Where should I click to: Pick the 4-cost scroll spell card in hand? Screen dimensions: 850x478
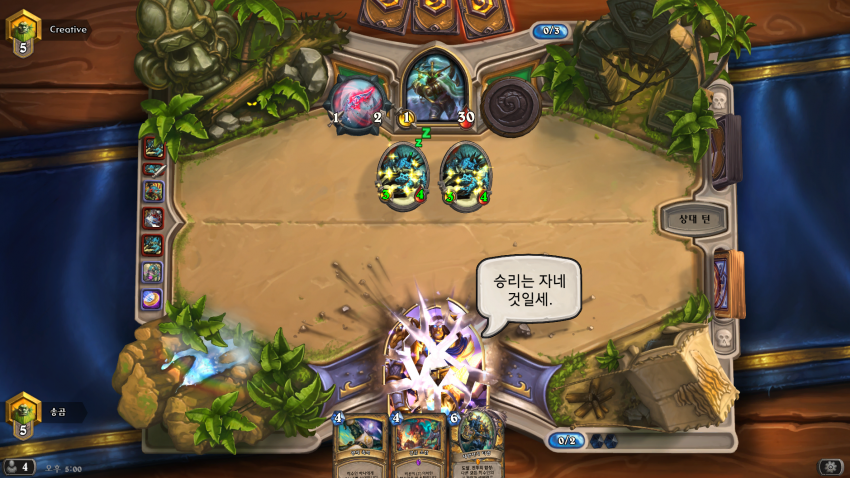click(x=360, y=446)
